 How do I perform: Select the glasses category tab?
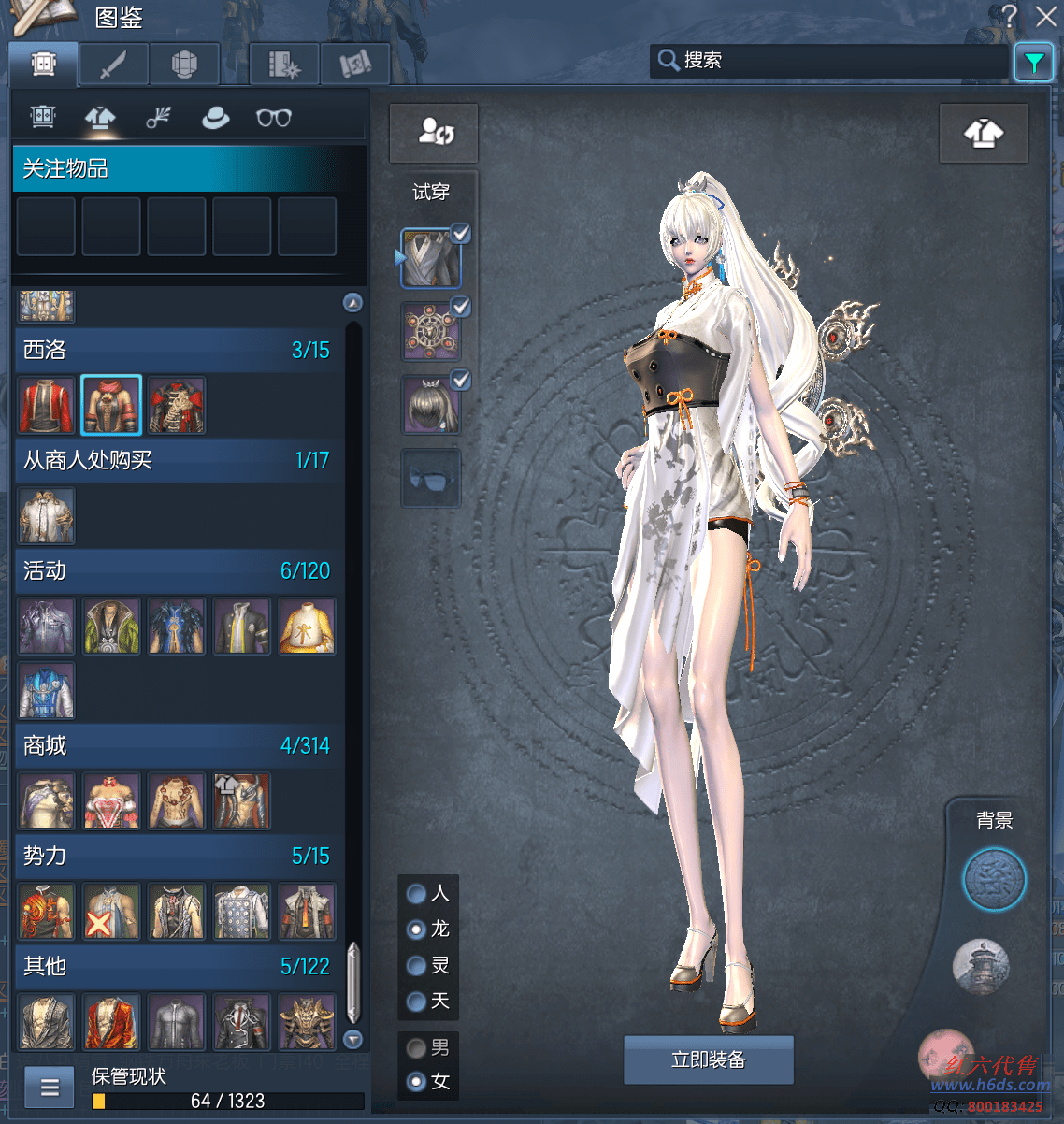pos(274,118)
